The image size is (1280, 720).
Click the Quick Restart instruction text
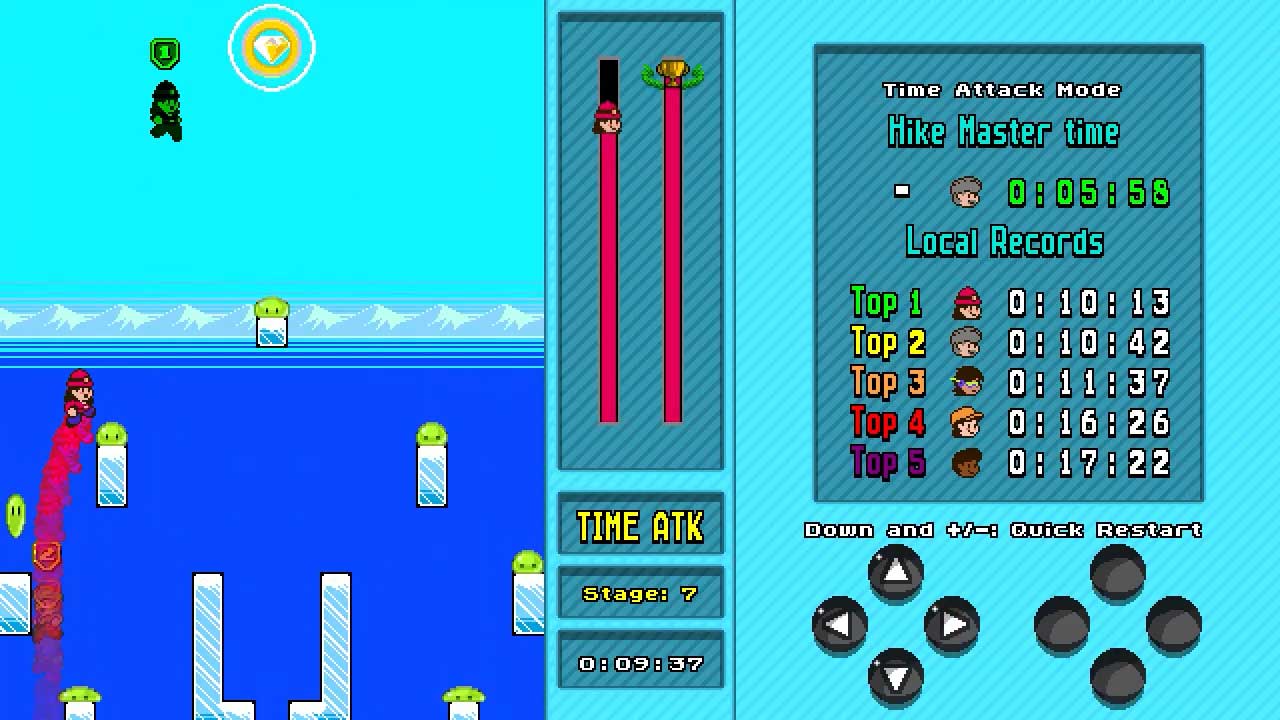click(1003, 530)
